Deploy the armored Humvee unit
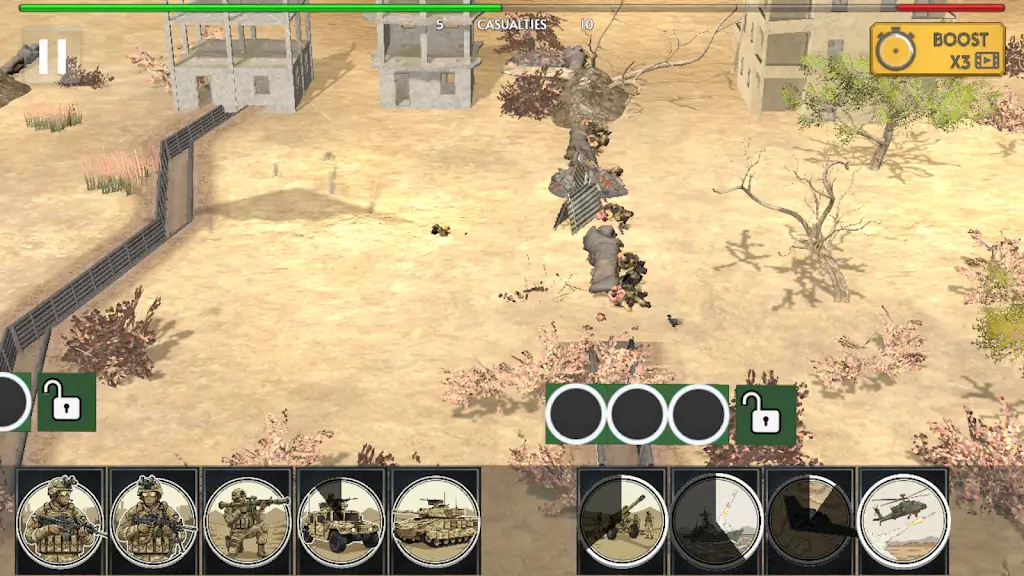 [341, 520]
